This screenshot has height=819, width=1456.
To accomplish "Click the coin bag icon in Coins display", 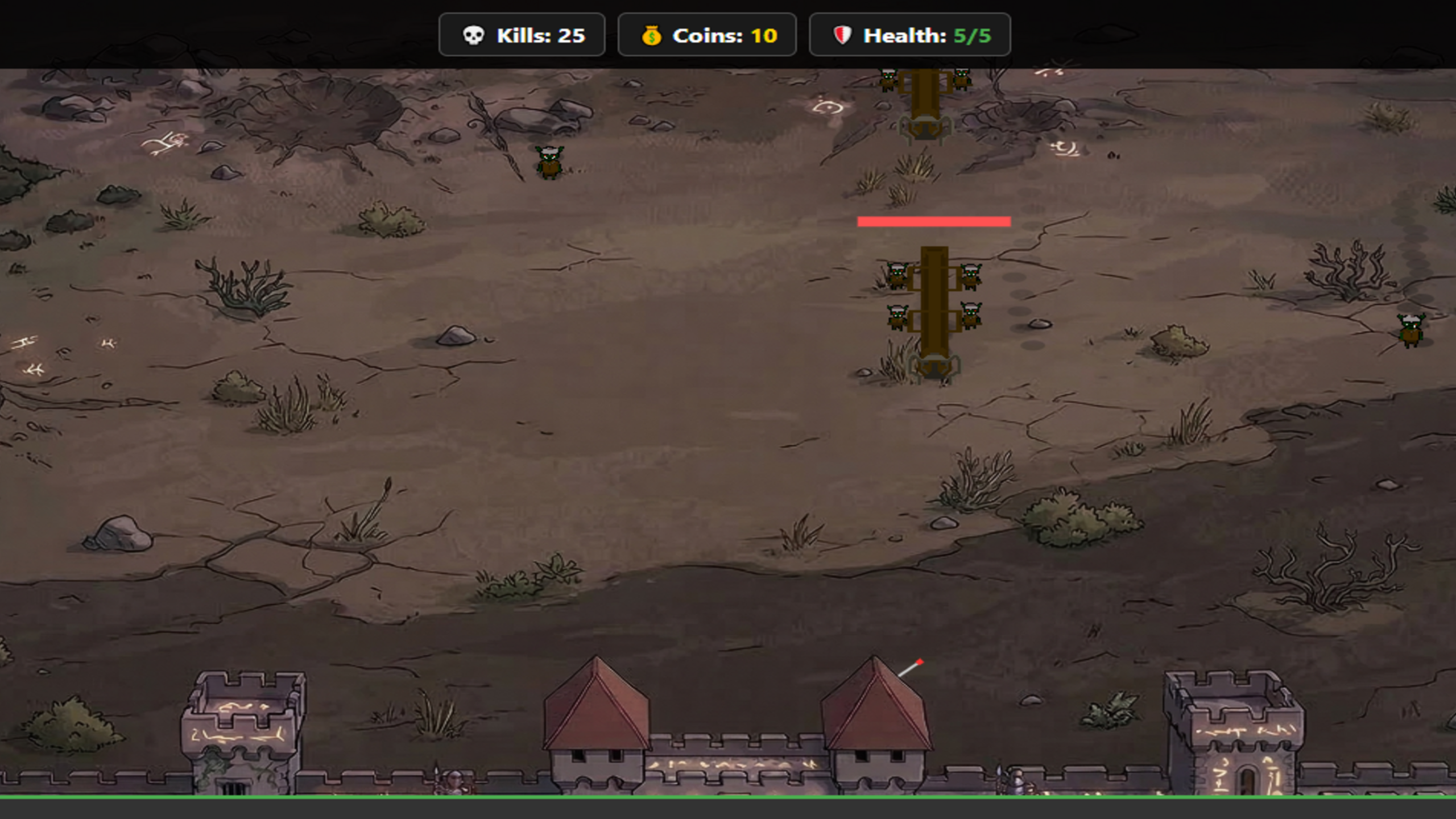I will pyautogui.click(x=652, y=35).
